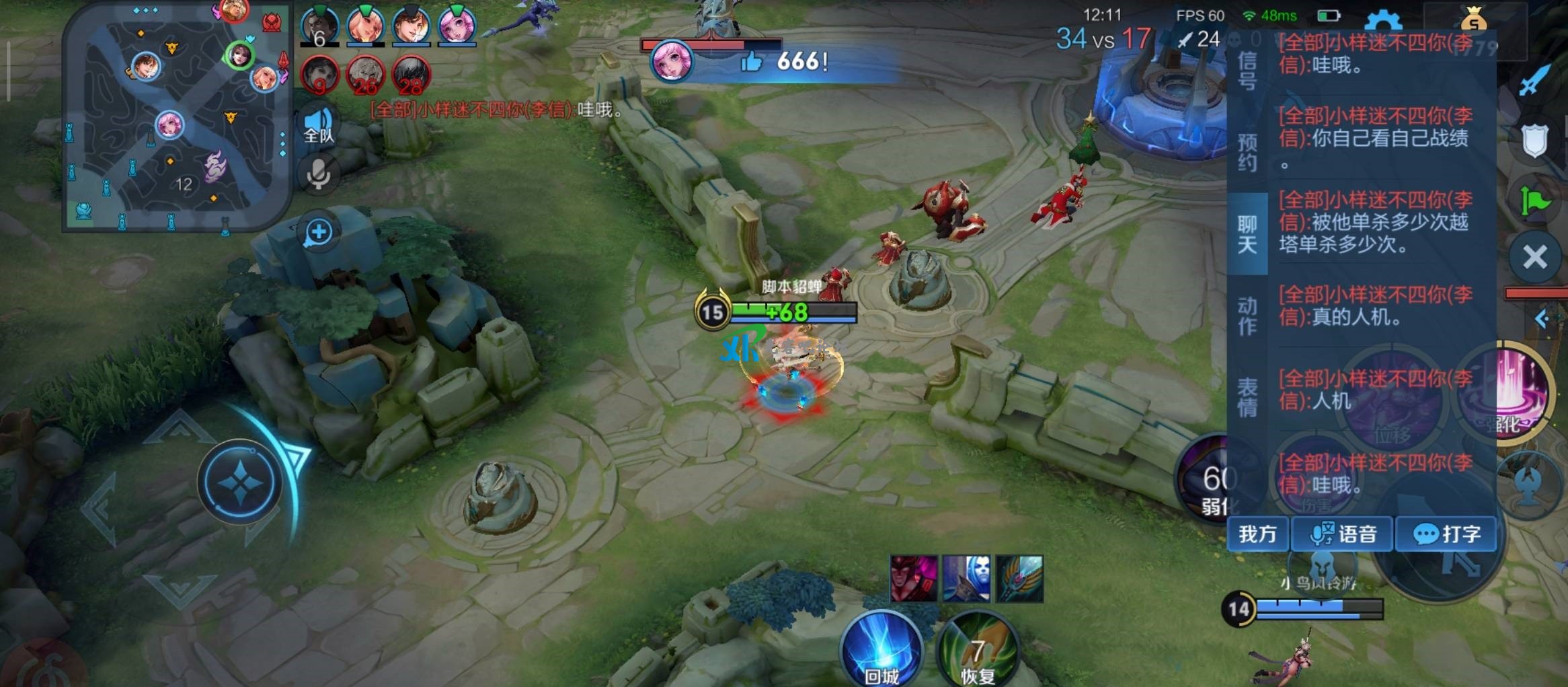Open the 表情 emotes tab
Image resolution: width=1568 pixels, height=687 pixels.
coord(1247,397)
